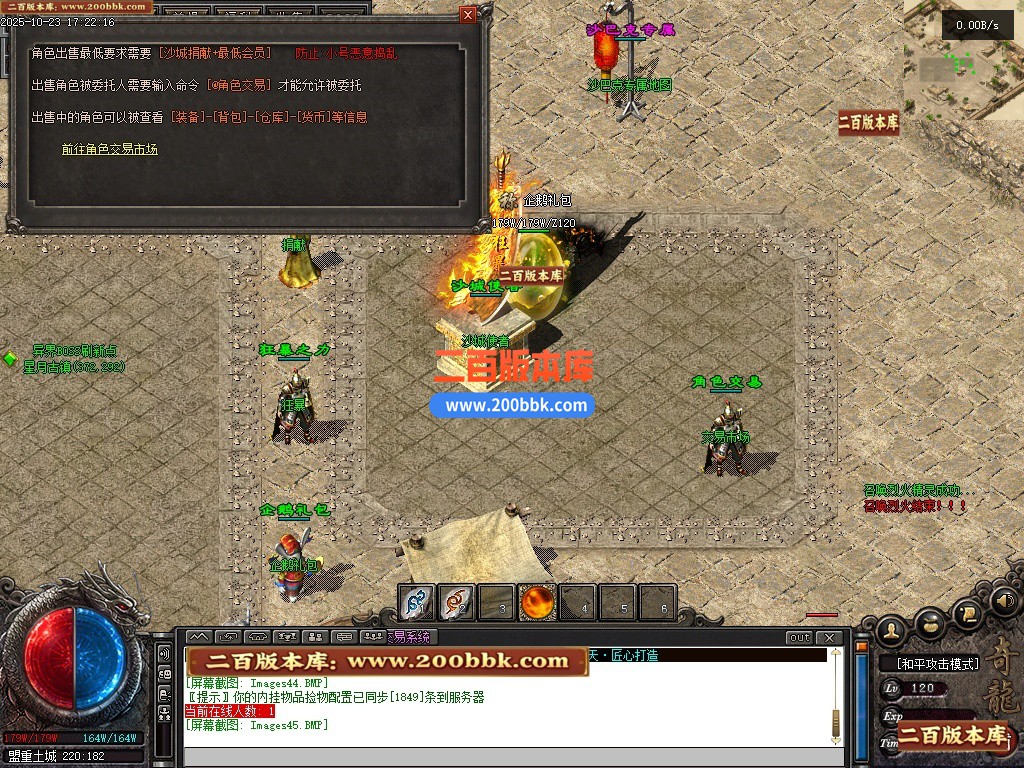Activate the blue swirl skill in slot 1
1024x768 pixels.
click(x=417, y=603)
